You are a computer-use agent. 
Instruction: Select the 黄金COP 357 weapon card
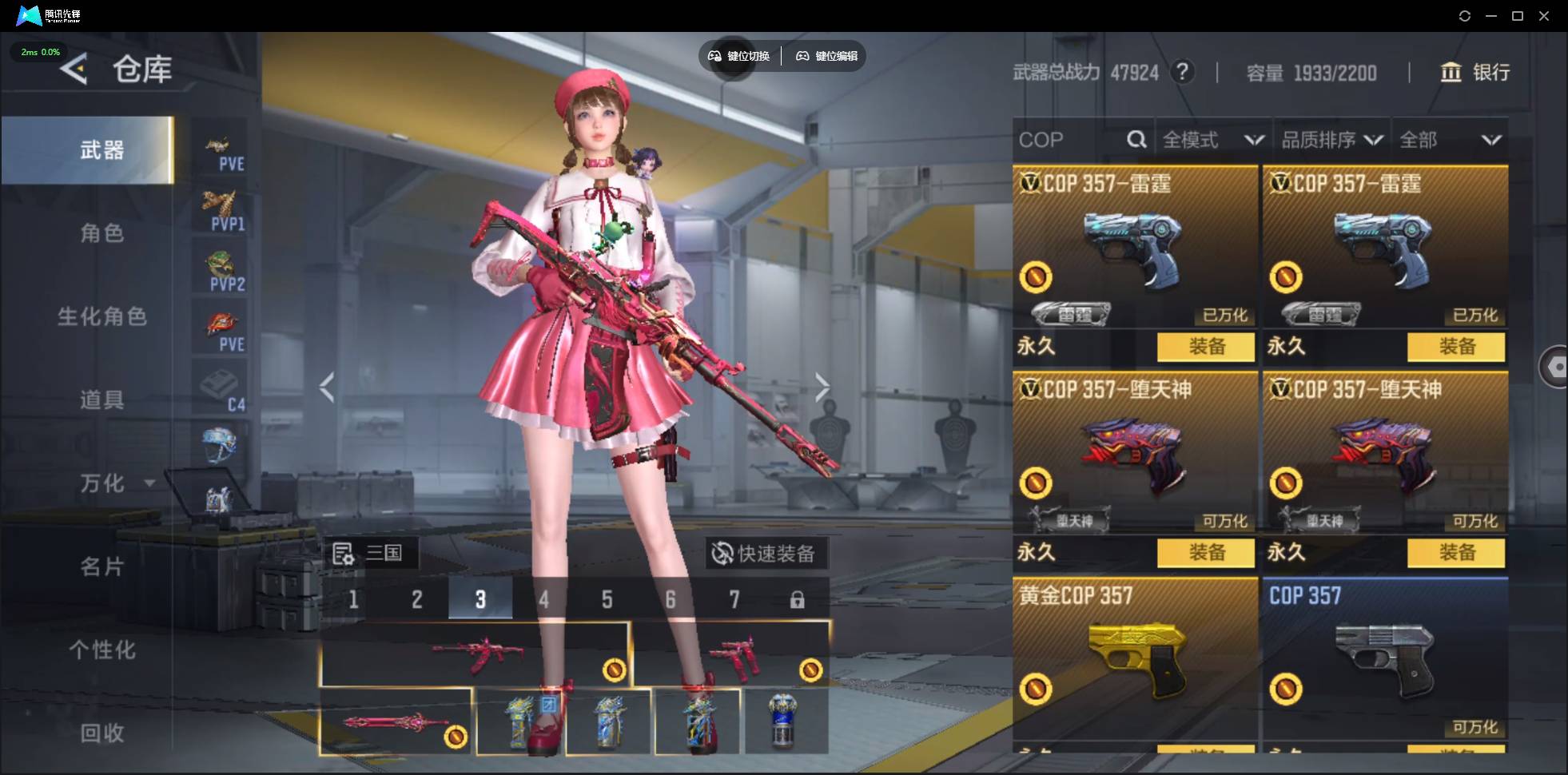[1134, 659]
